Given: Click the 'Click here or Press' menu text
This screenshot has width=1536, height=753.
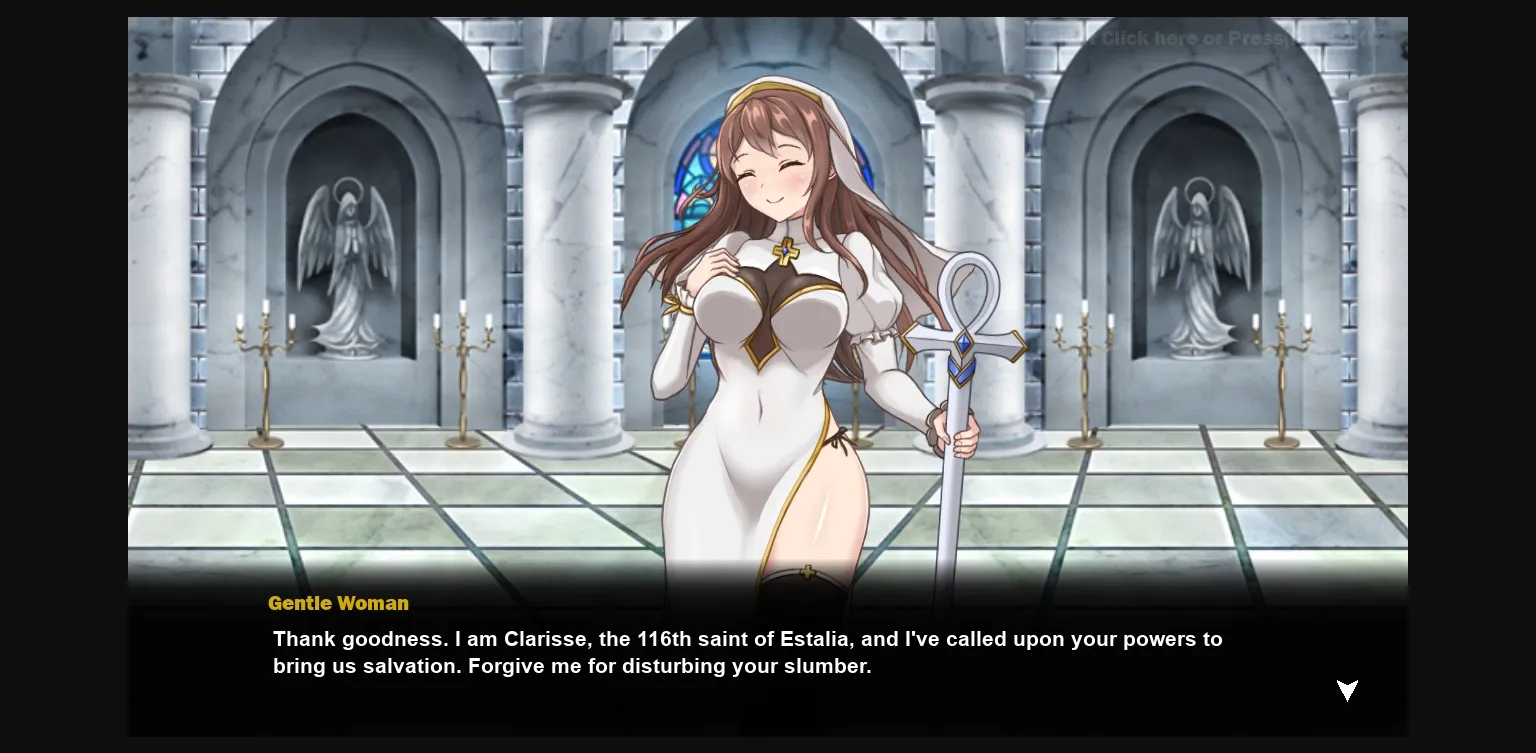Looking at the screenshot, I should click(1190, 38).
